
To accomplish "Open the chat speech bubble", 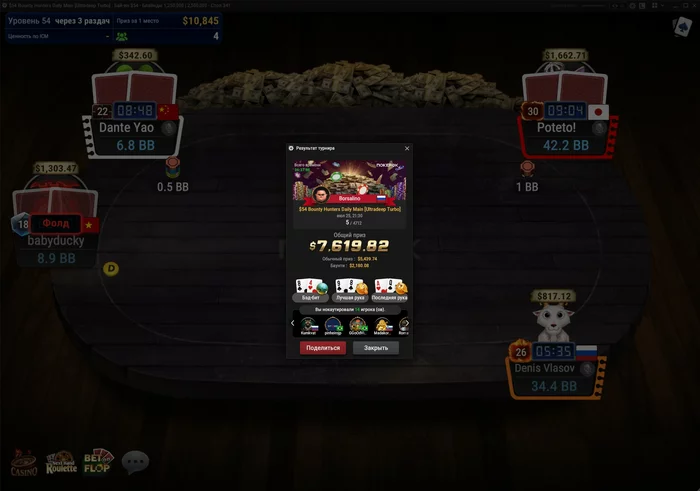I will pos(135,461).
